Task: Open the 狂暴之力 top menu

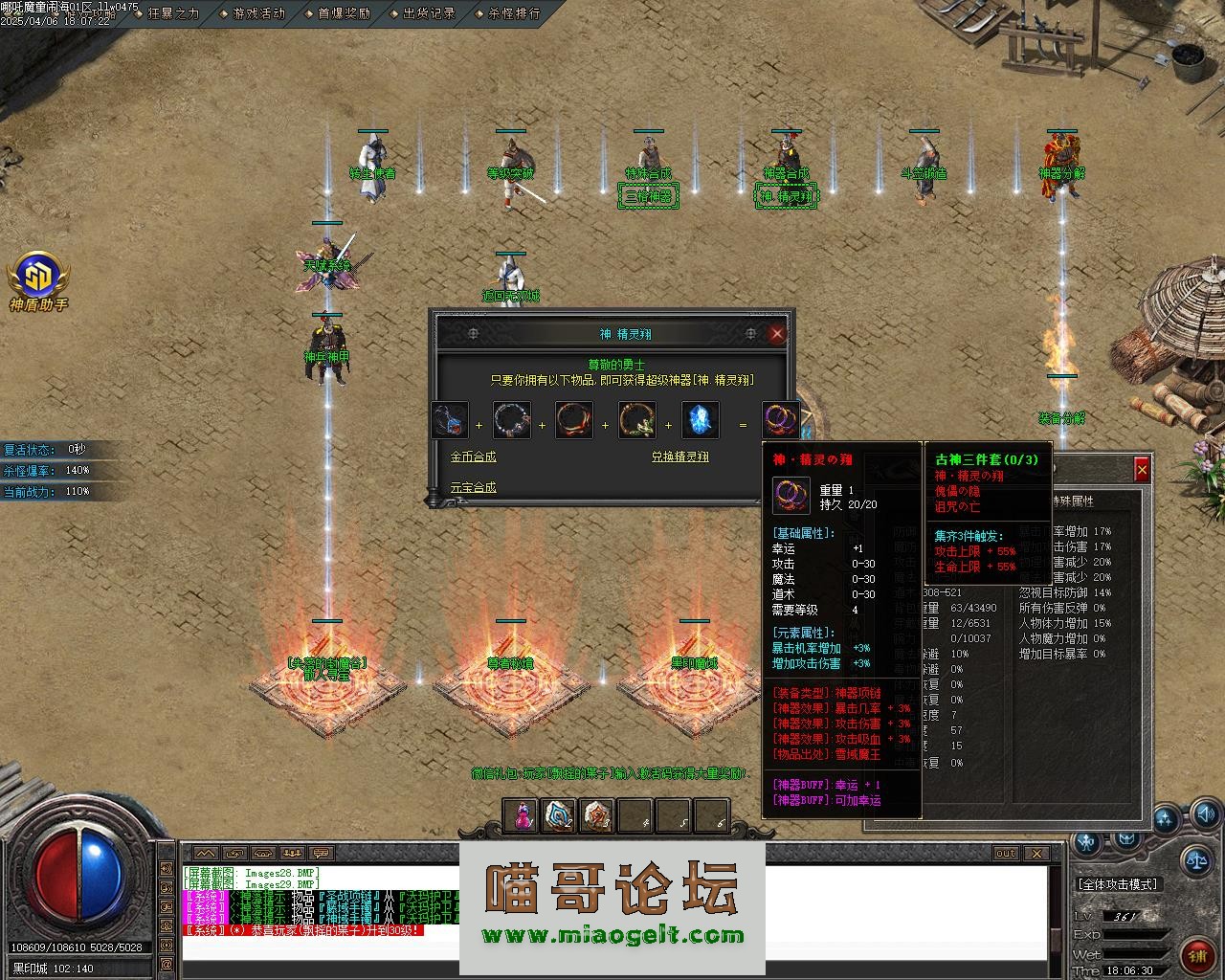Action: pyautogui.click(x=173, y=13)
